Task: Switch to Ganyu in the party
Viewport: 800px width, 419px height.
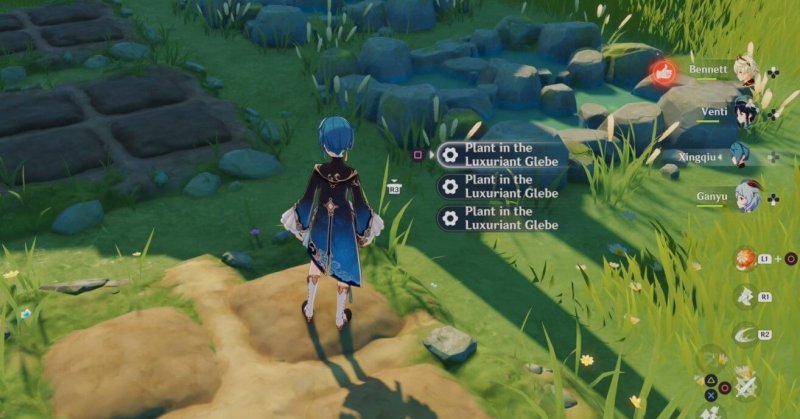Action: (747, 196)
